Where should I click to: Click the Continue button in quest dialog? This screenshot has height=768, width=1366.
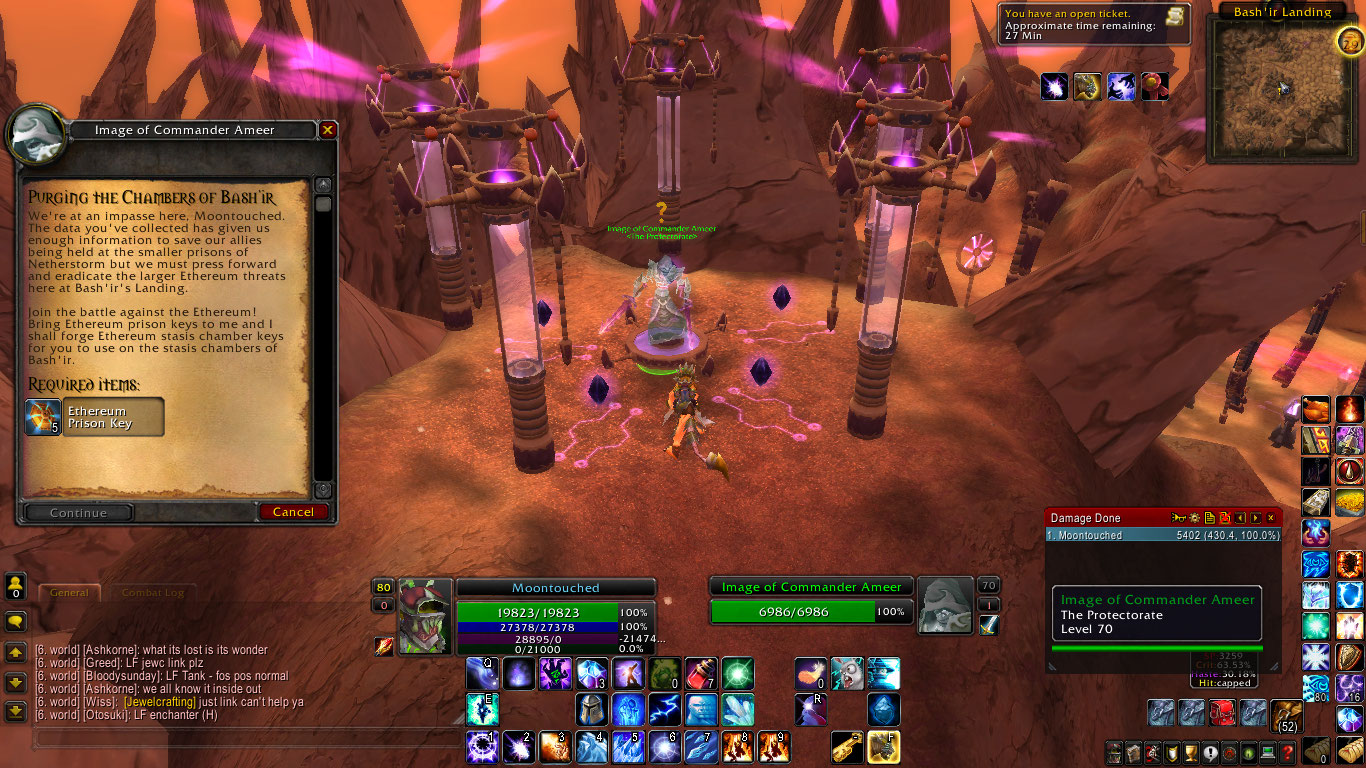pos(78,513)
